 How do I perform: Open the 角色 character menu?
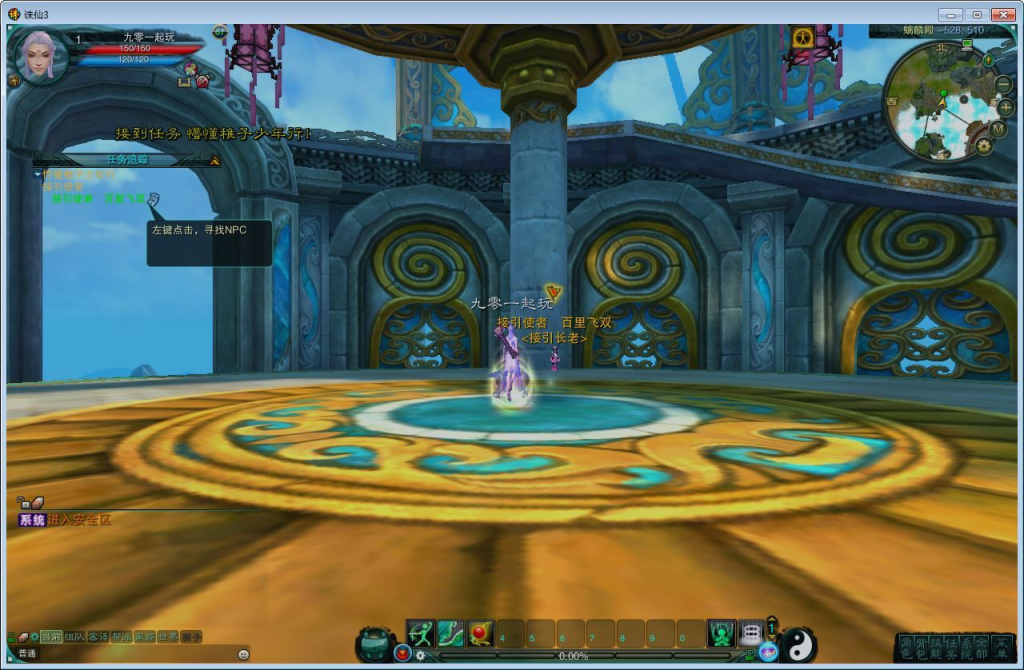pos(906,646)
